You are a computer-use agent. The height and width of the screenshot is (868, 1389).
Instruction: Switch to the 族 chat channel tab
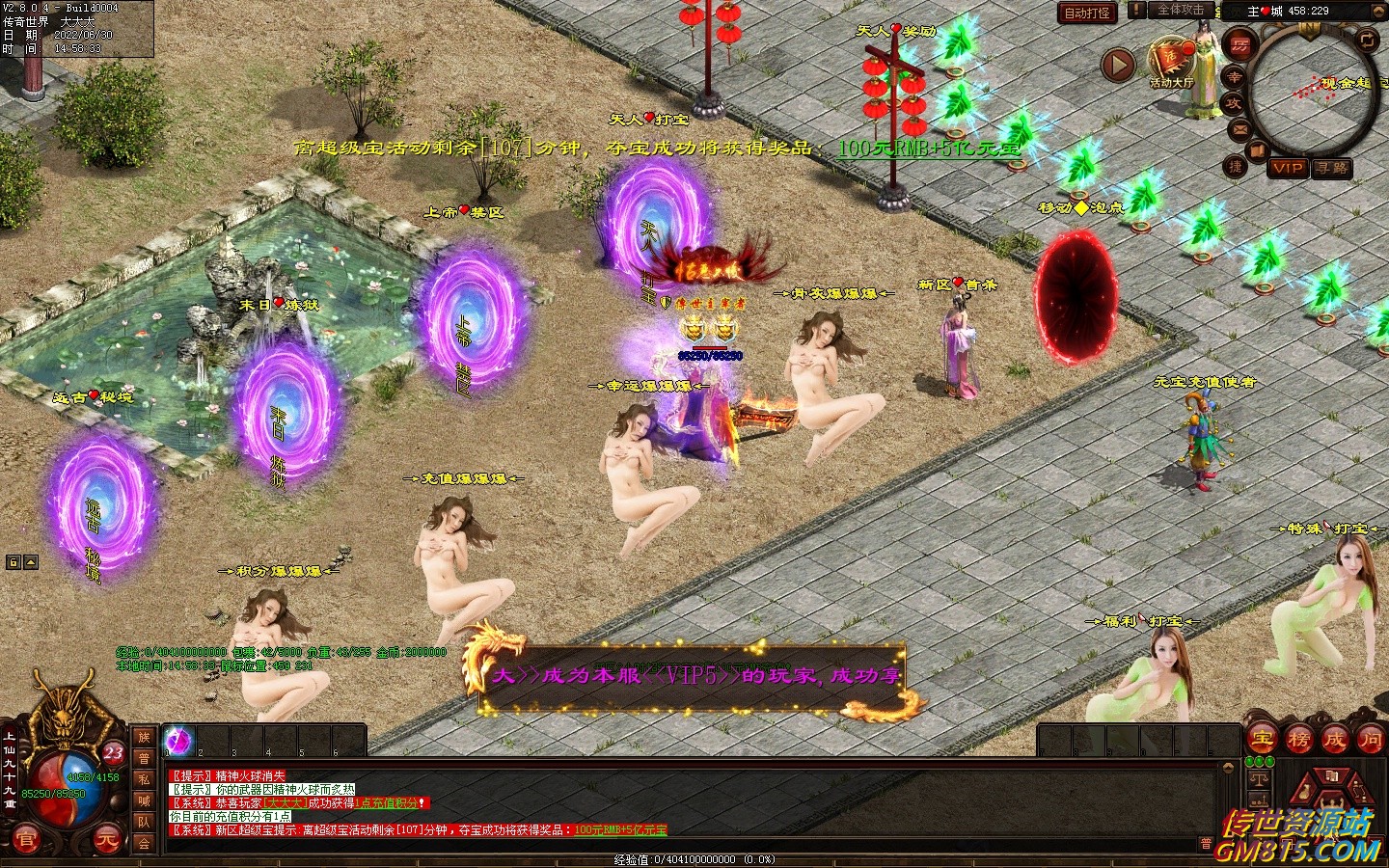144,737
